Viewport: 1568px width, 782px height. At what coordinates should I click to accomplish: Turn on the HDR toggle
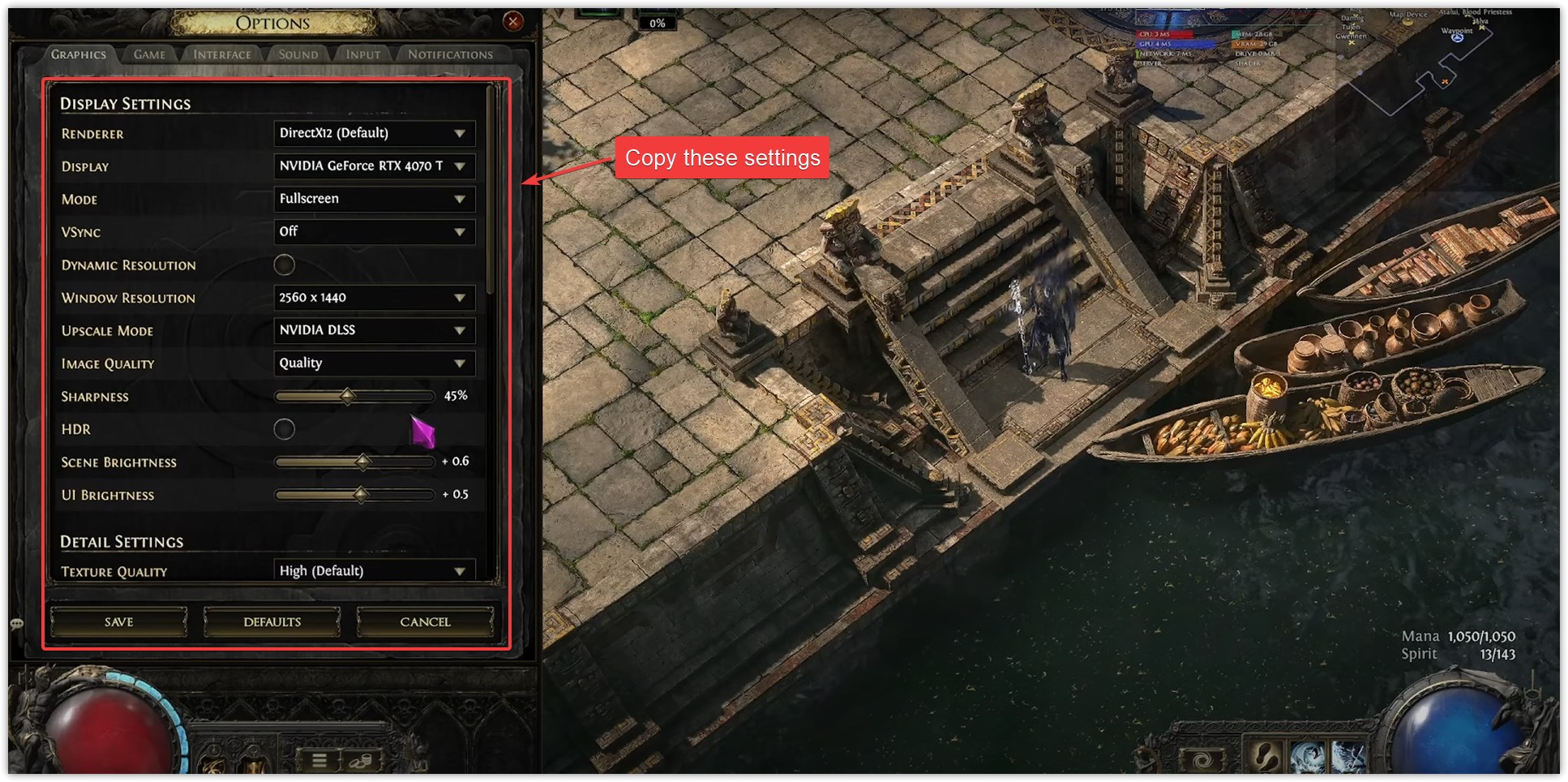(x=285, y=429)
